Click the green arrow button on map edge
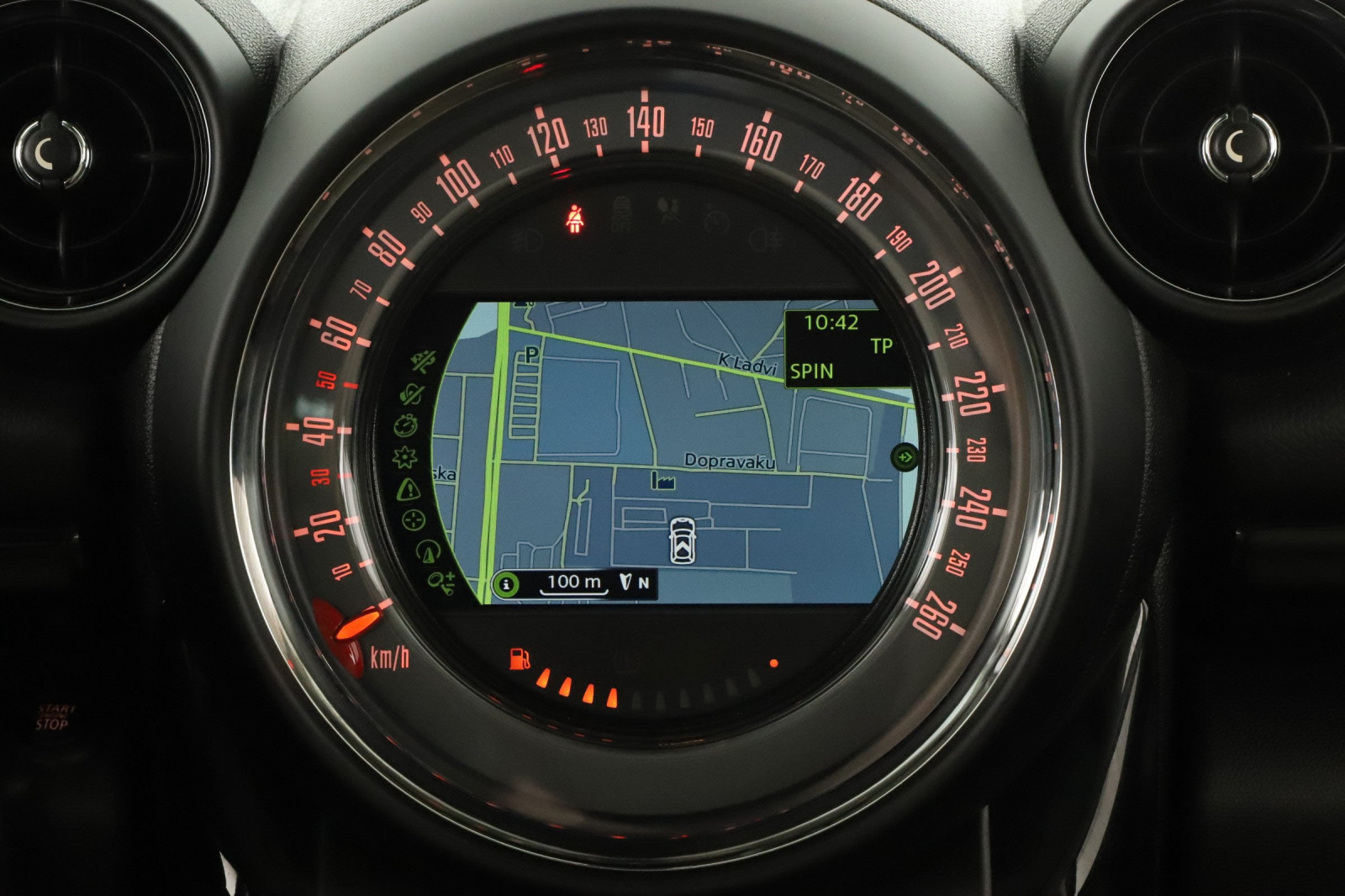 905,457
